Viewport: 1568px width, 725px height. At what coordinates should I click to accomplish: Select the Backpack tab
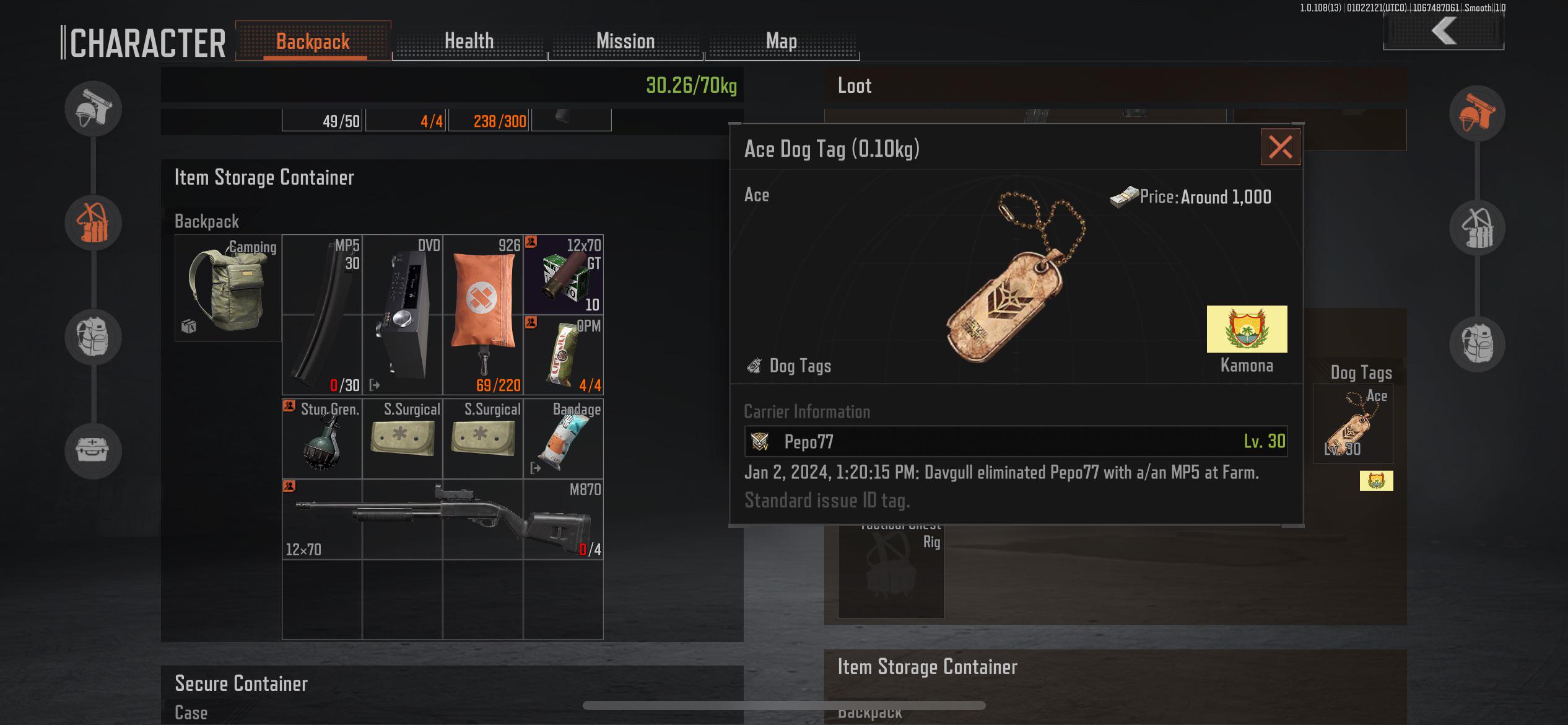pos(313,42)
